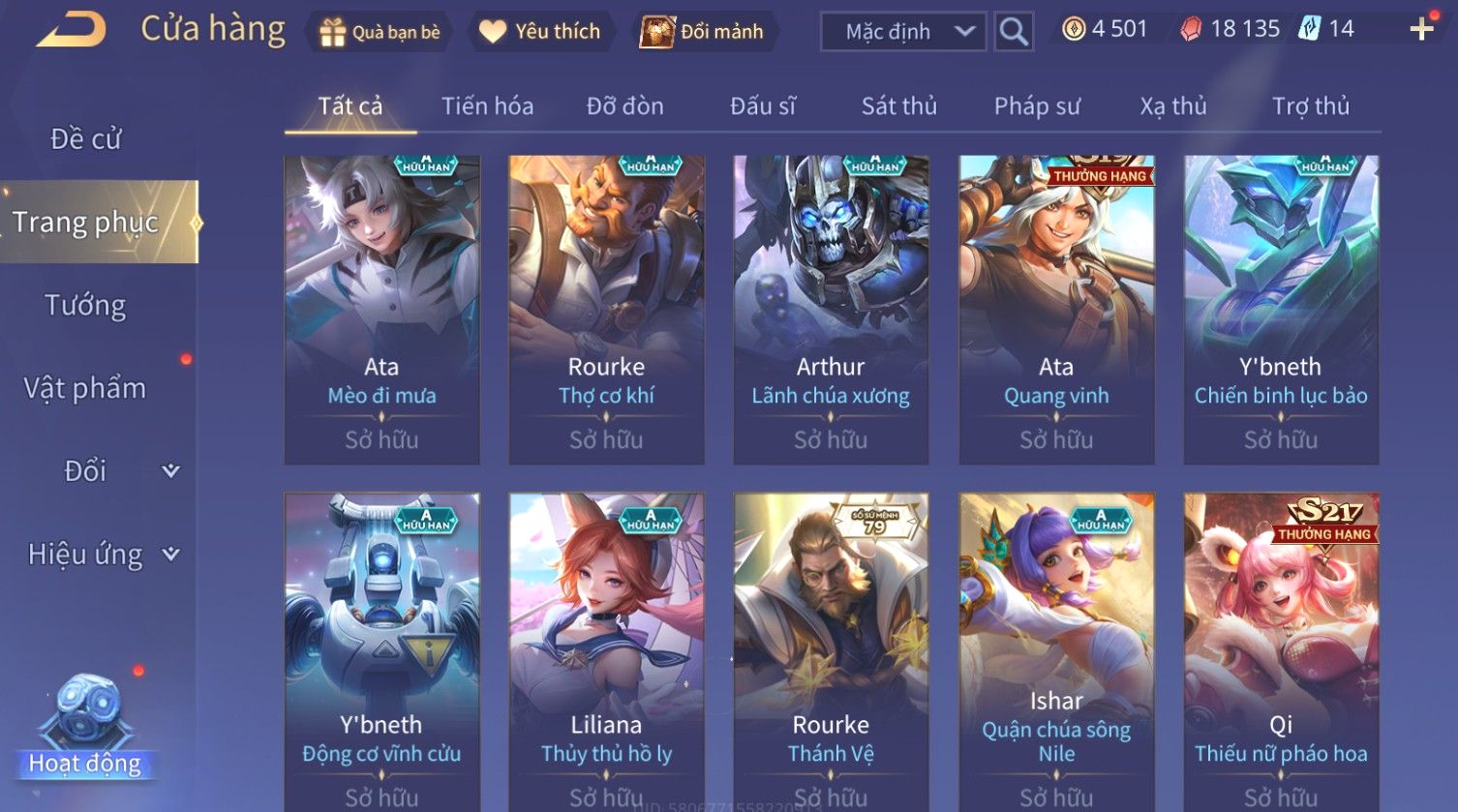View the Qi Thiếu nữ pháo hoa skin

point(1281,648)
